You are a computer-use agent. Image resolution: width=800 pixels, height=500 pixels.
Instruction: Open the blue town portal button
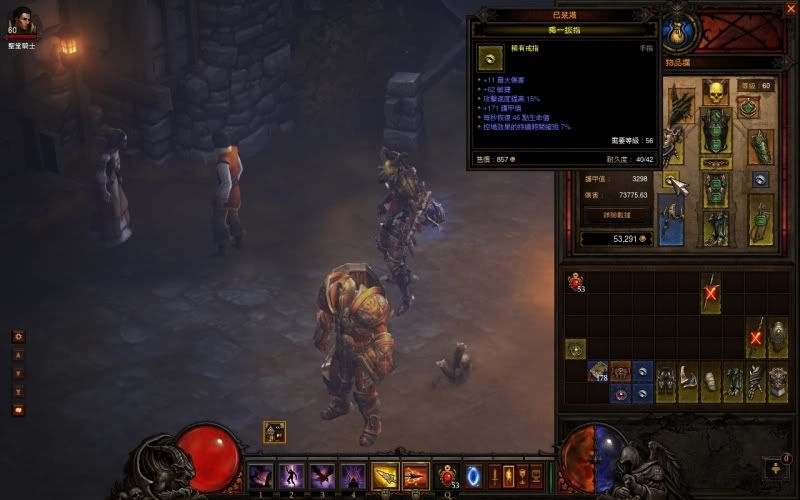pyautogui.click(x=474, y=475)
